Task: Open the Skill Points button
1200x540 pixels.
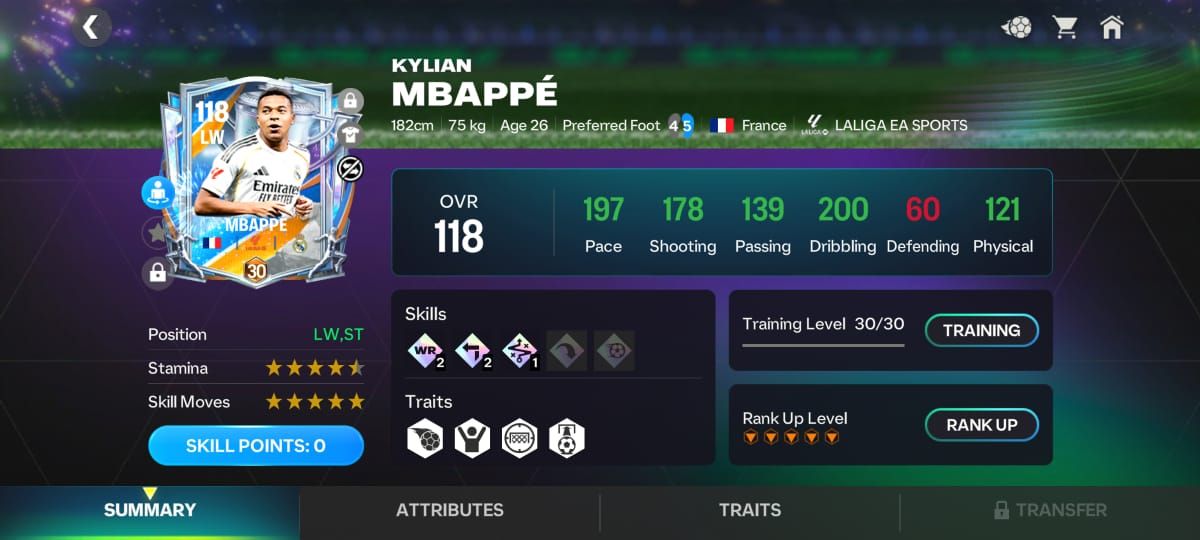Action: (256, 446)
